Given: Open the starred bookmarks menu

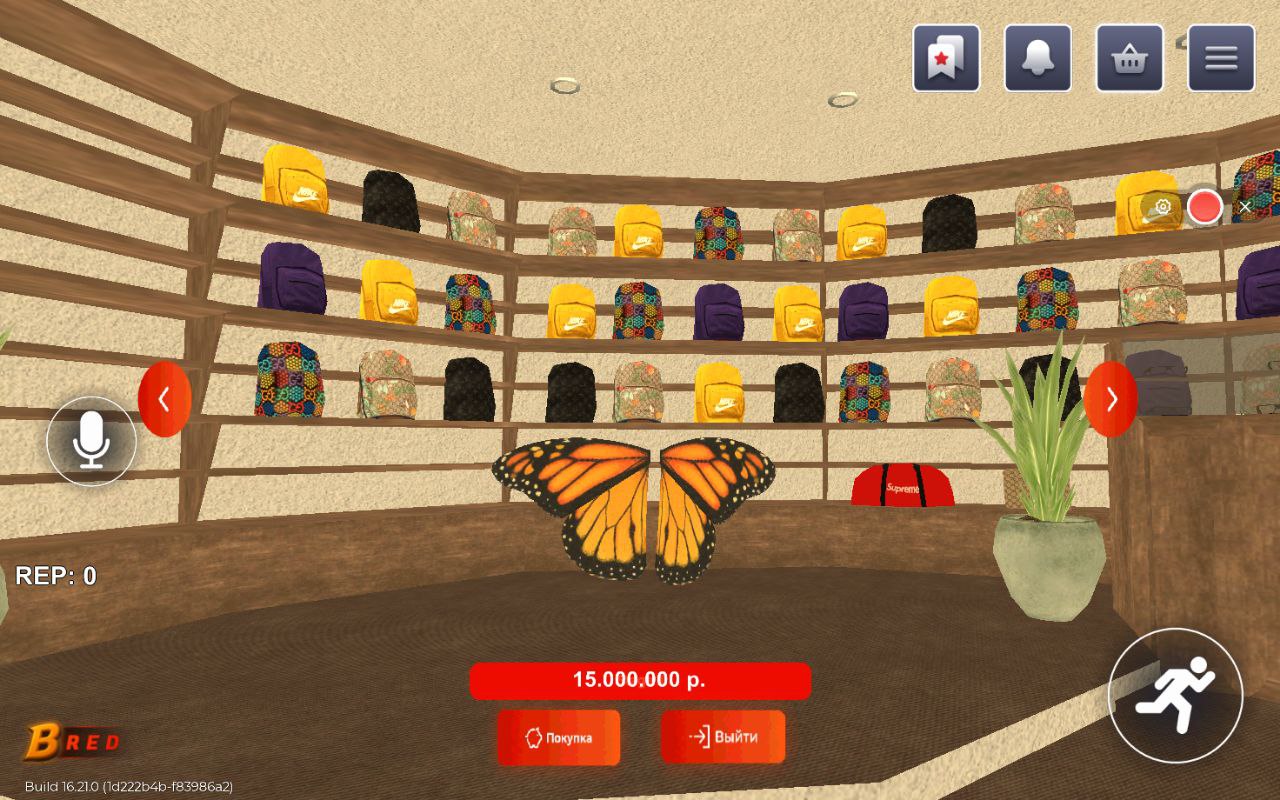Looking at the screenshot, I should (945, 58).
